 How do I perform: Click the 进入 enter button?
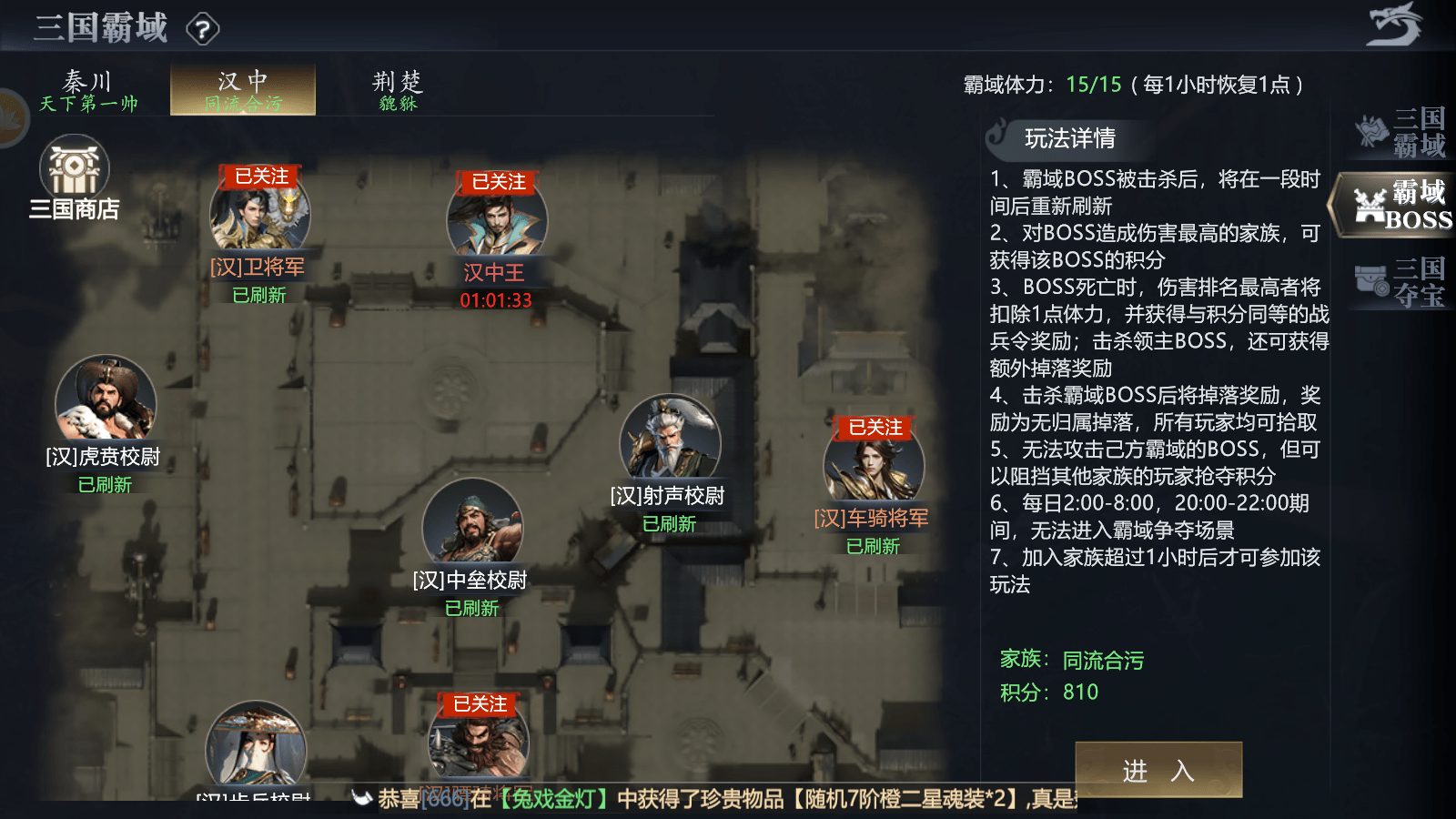coord(1158,771)
